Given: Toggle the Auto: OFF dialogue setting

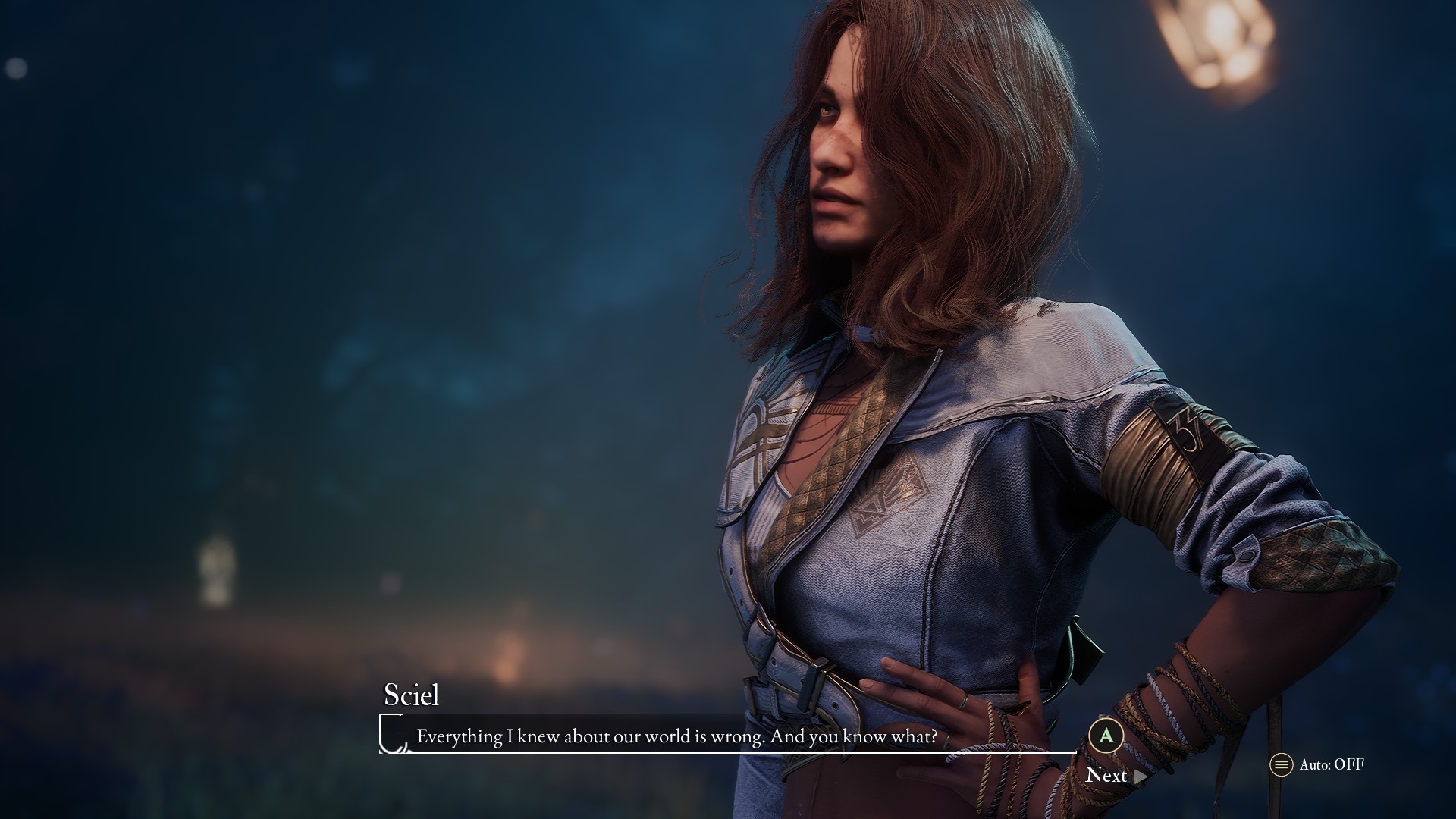Looking at the screenshot, I should click(x=1318, y=764).
